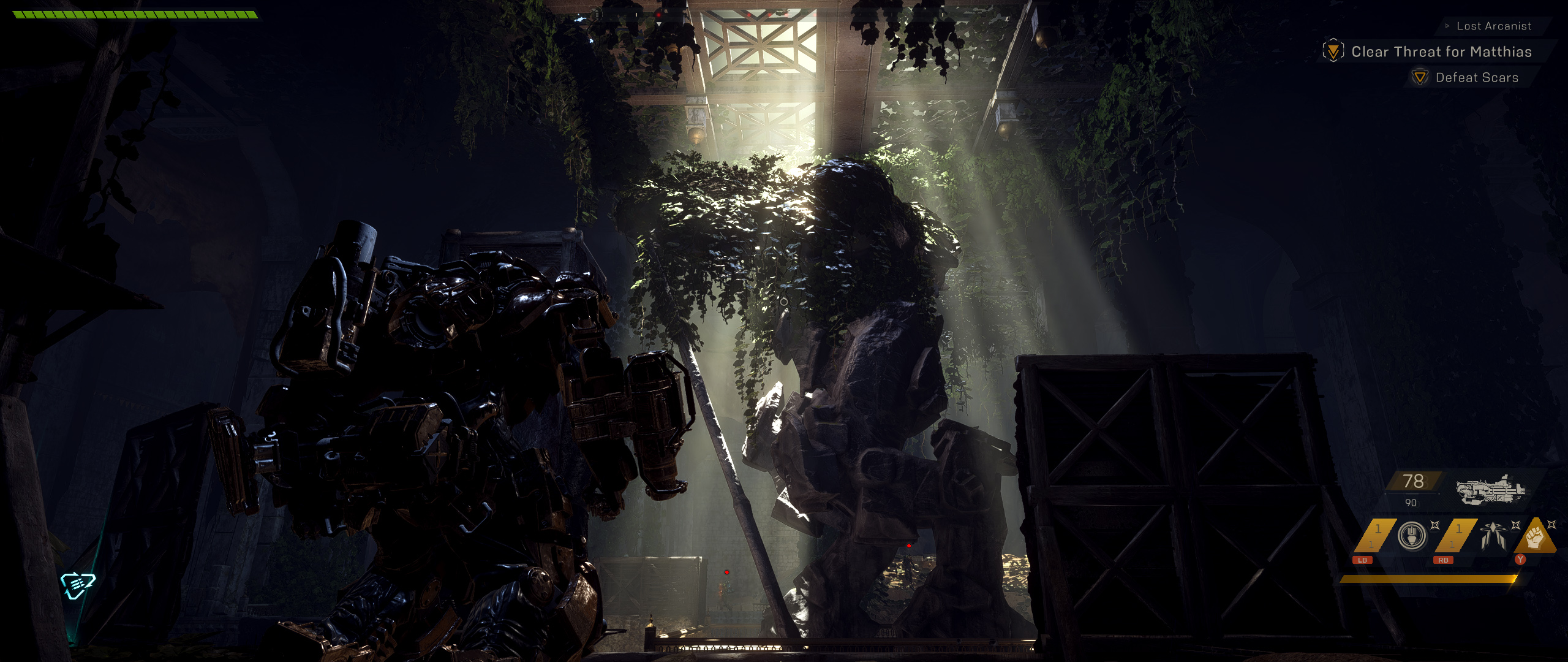Trigger the fist ultimate ability icon

coord(1535,537)
